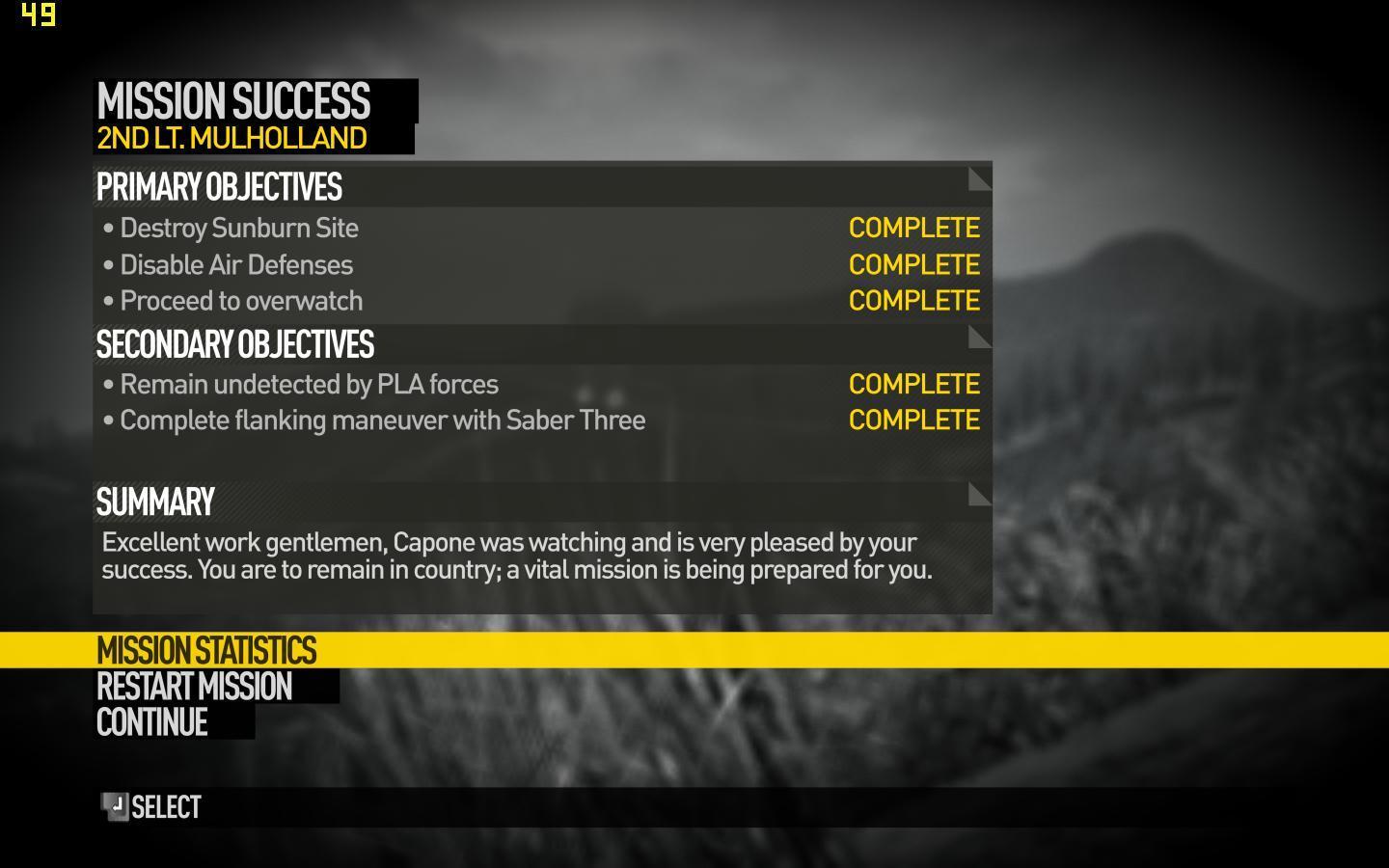
Task: Click the Summary panel corner arrow
Action: pos(980,495)
